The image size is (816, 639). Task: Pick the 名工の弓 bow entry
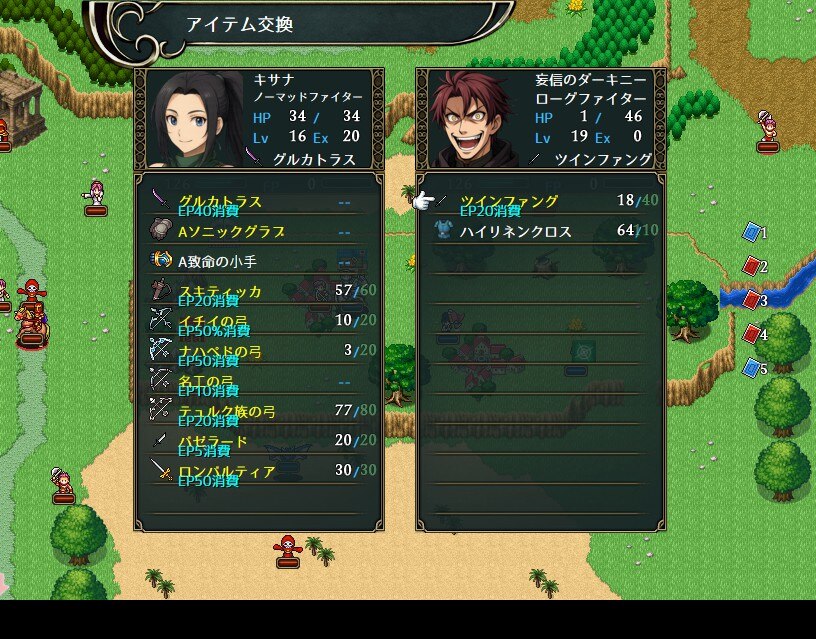coord(258,381)
